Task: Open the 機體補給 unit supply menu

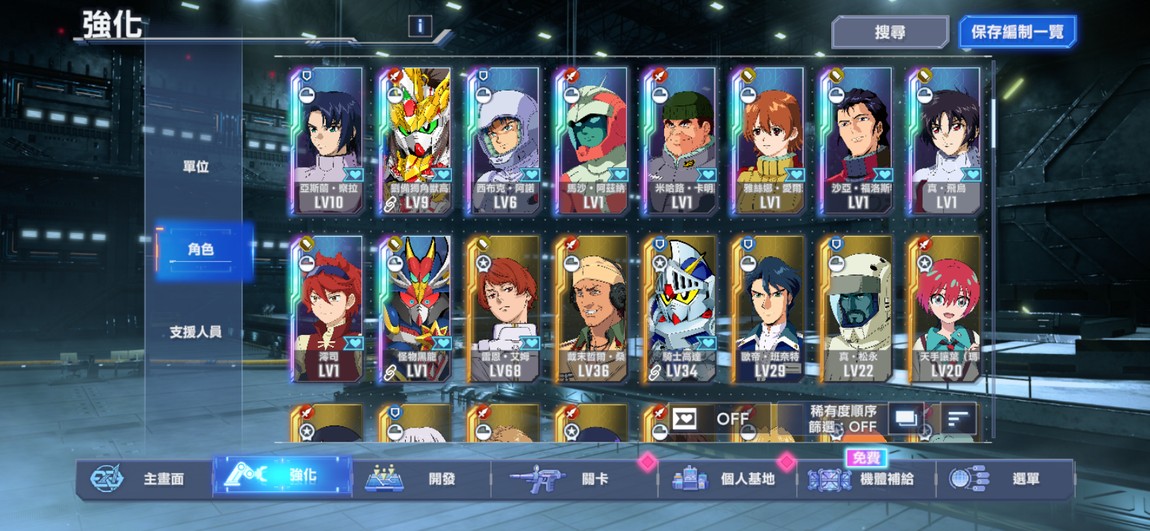Action: [x=867, y=479]
